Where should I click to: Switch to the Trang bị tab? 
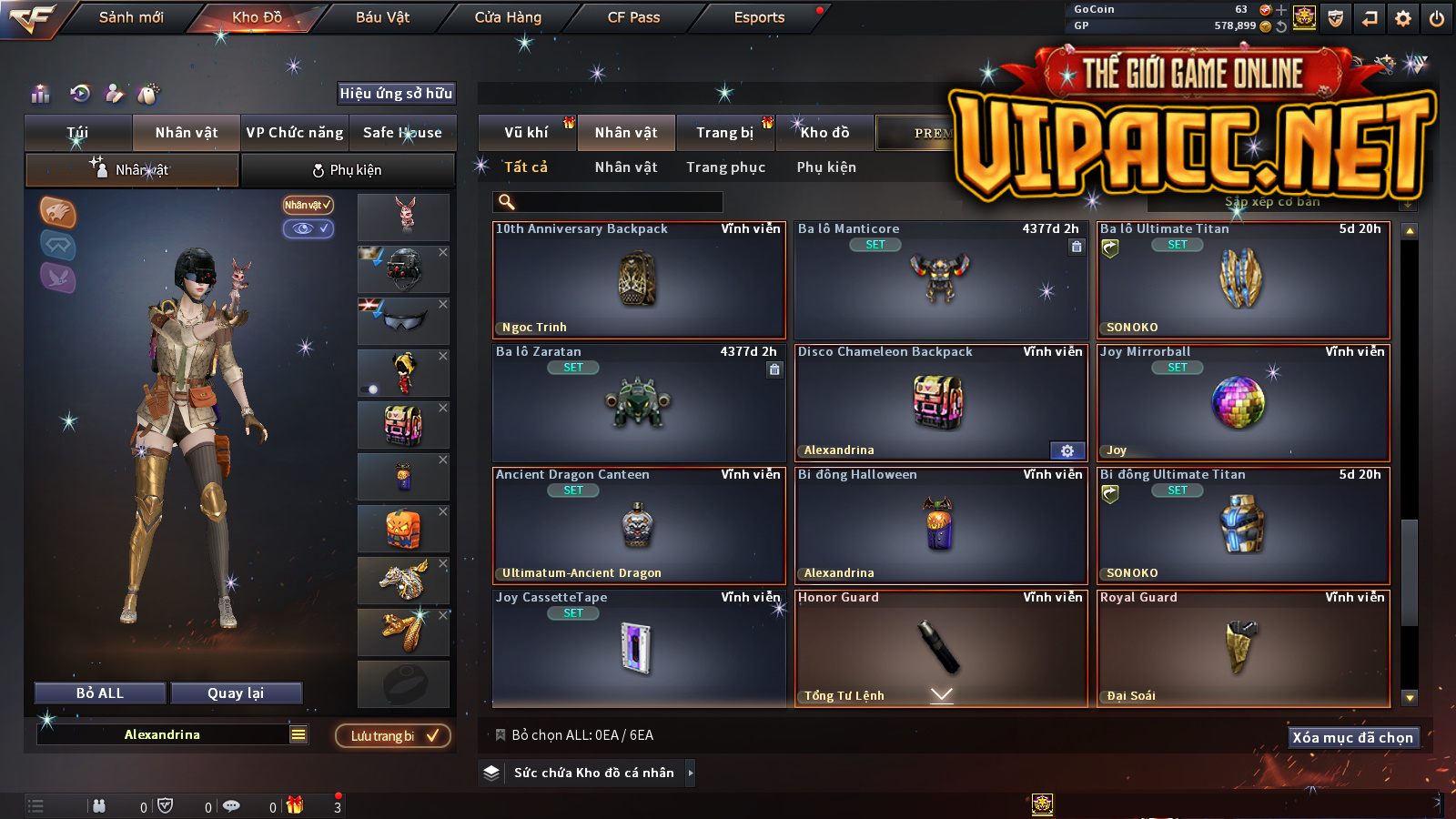725,133
